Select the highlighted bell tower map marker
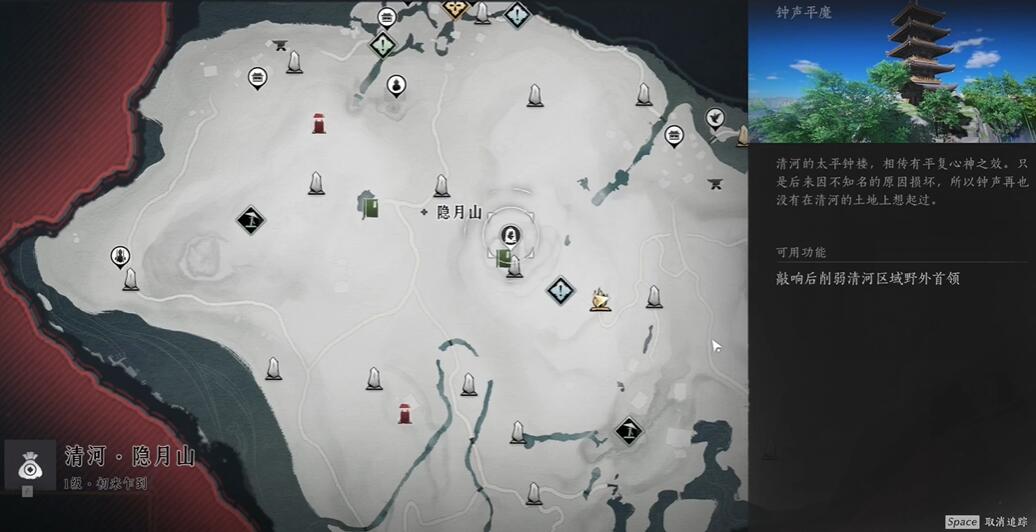Viewport: 1036px width, 532px height. tap(511, 236)
